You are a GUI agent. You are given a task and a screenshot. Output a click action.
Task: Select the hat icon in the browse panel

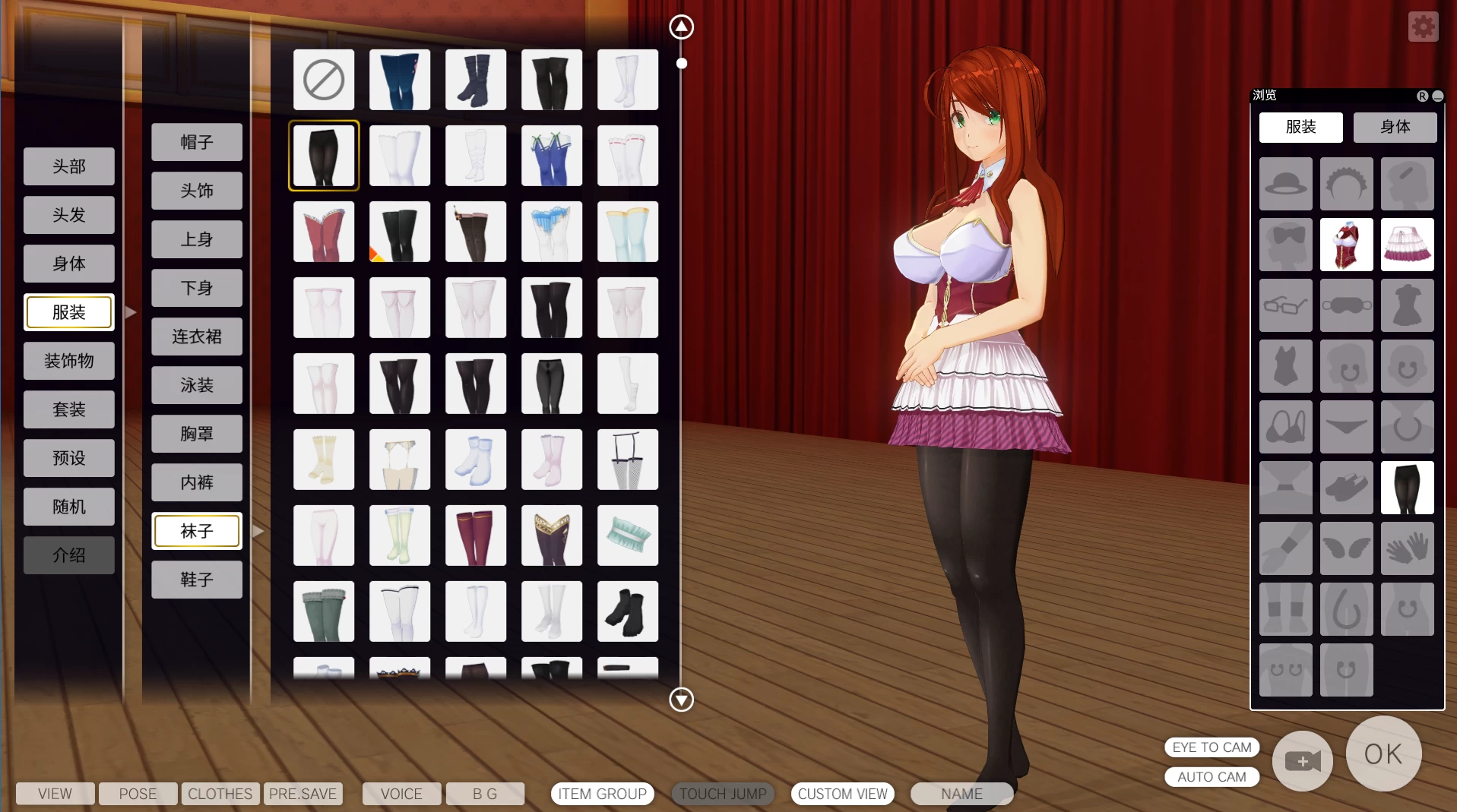1285,184
